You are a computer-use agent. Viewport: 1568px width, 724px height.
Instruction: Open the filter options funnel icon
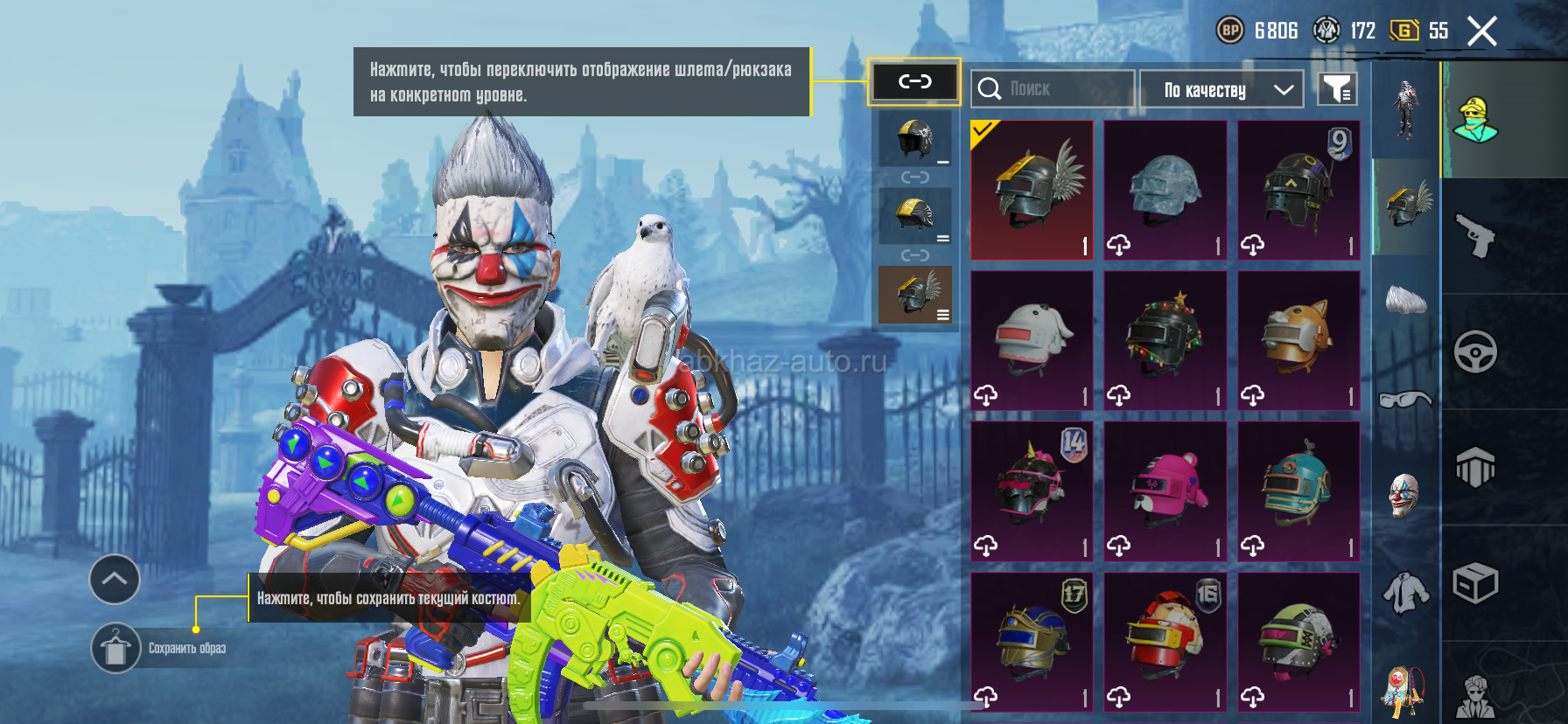[x=1337, y=89]
